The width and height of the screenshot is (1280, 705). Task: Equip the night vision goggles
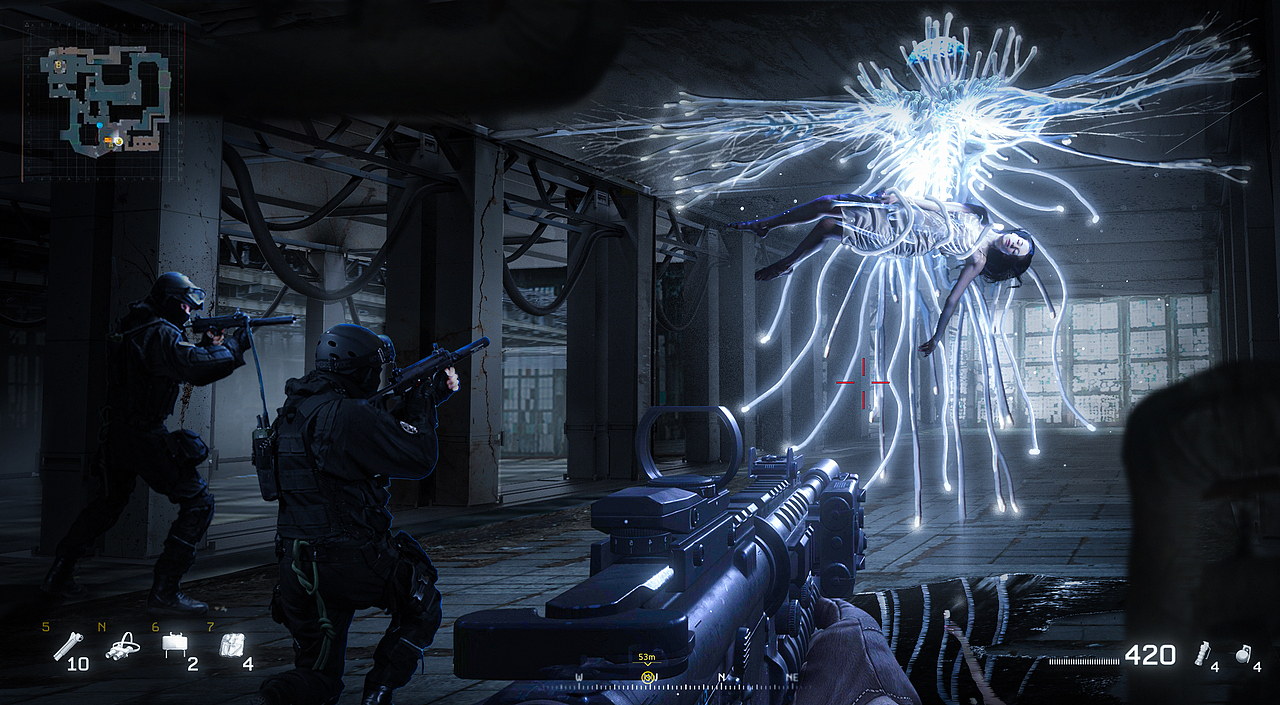click(x=122, y=647)
